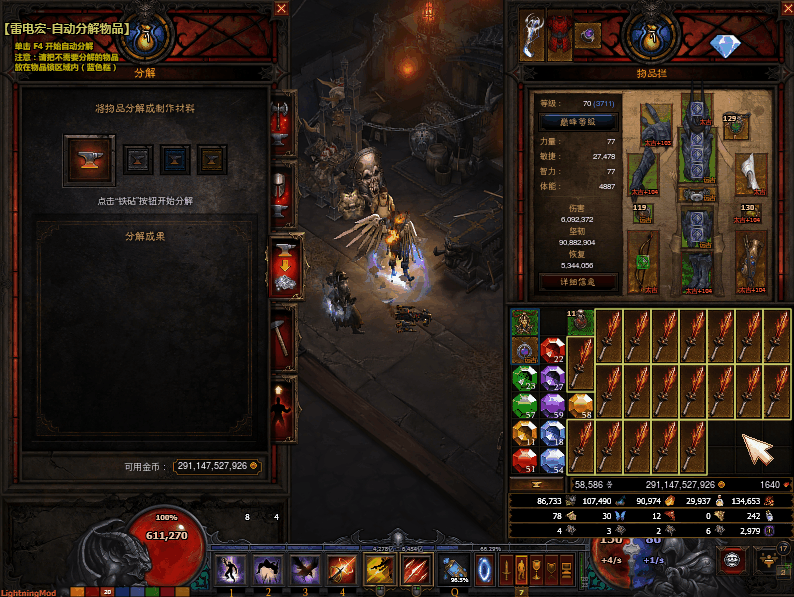This screenshot has height=597, width=794.
Task: Activate the health potion on the Q slot
Action: (x=459, y=571)
